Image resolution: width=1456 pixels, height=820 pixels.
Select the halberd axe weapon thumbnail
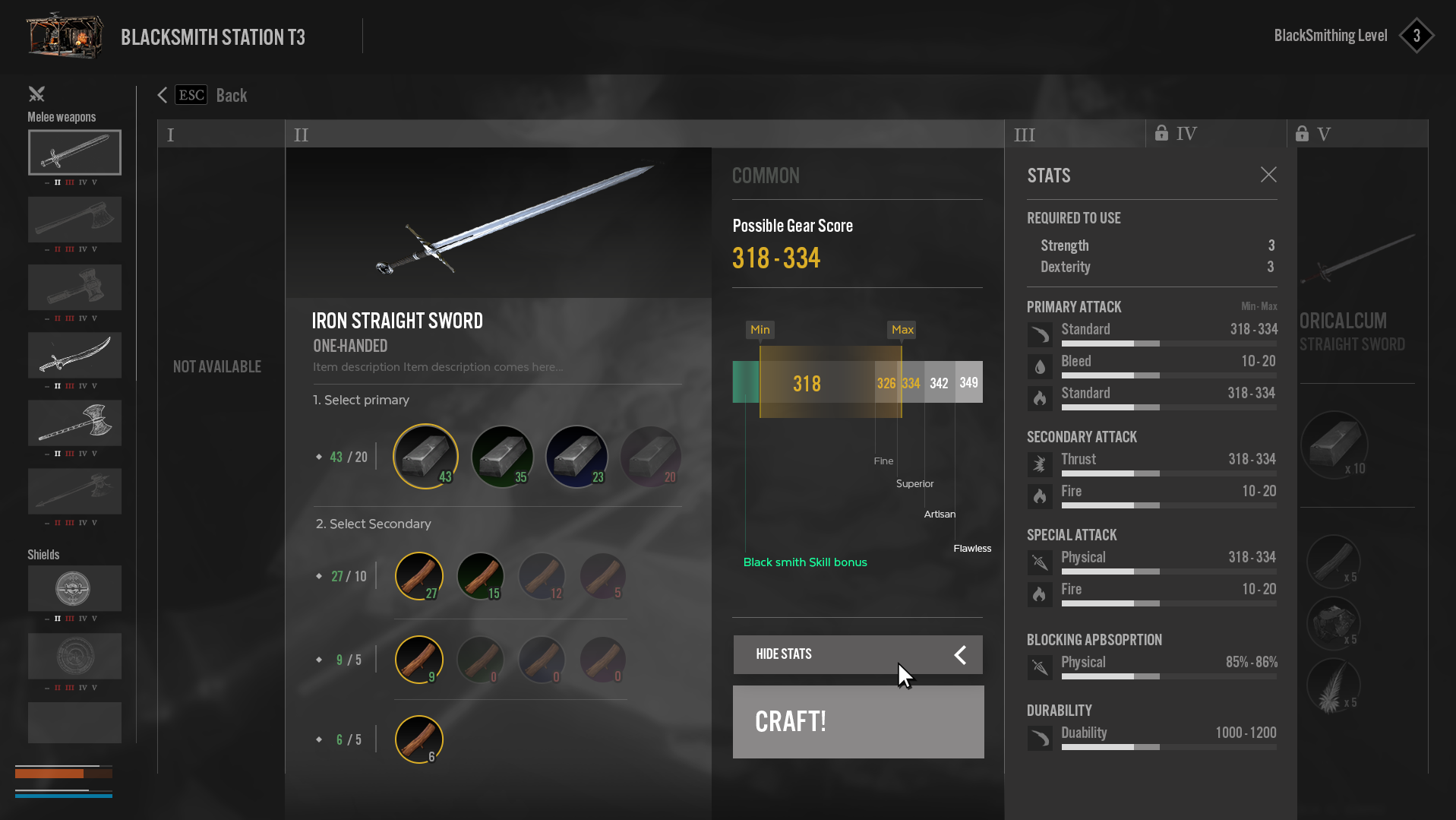click(74, 423)
